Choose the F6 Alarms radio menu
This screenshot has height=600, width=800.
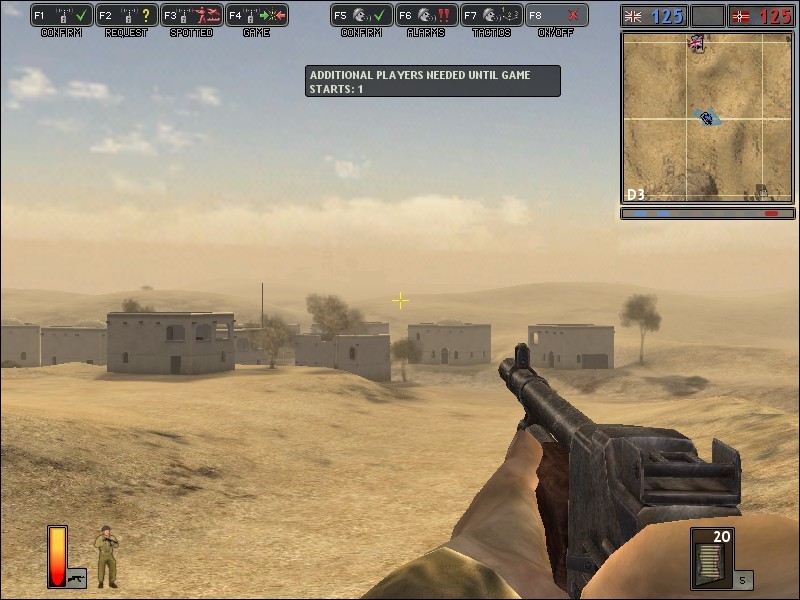coord(426,16)
